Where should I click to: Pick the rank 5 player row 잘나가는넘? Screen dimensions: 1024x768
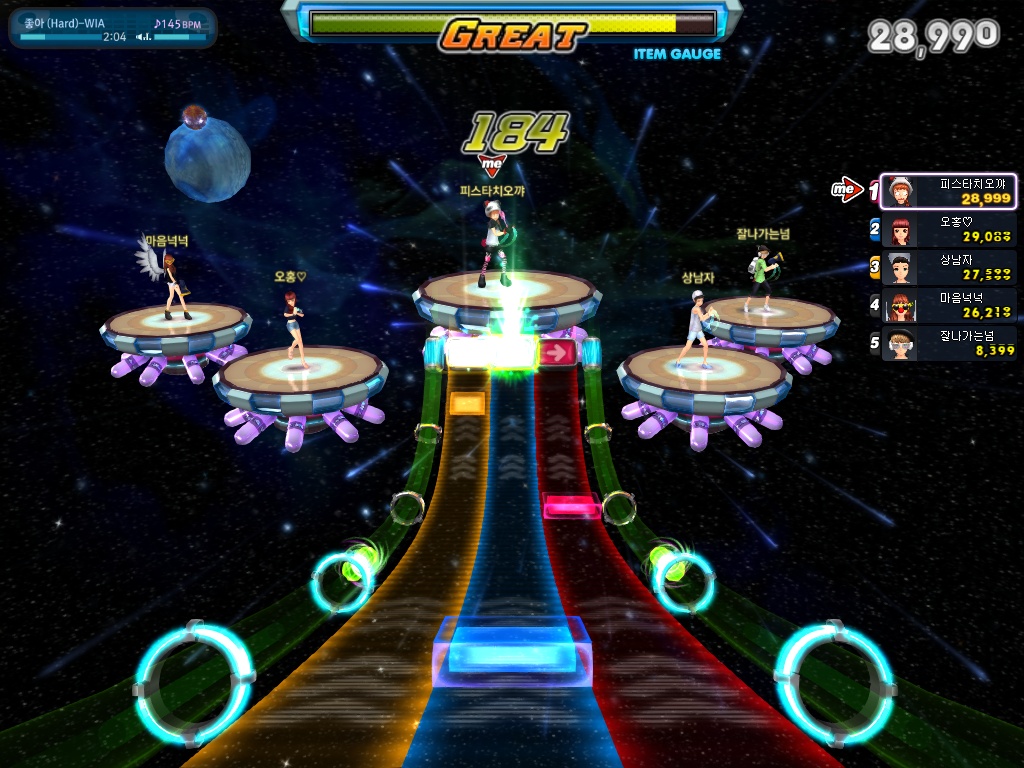948,343
